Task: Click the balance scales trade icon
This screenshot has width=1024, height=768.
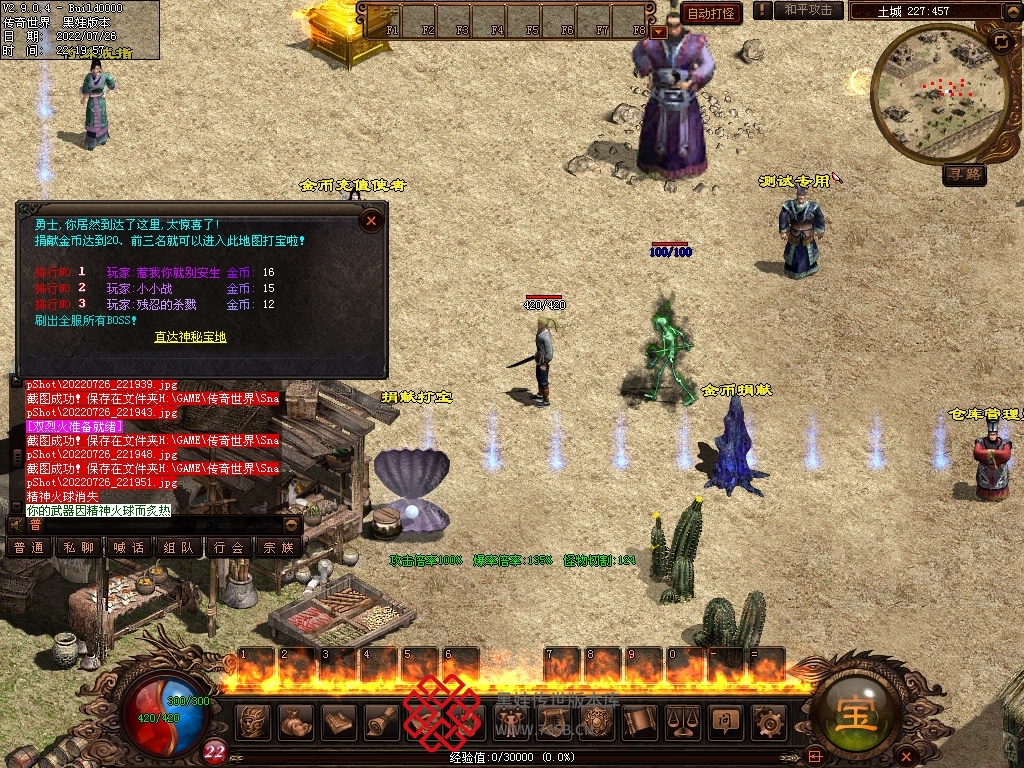Action: 682,721
